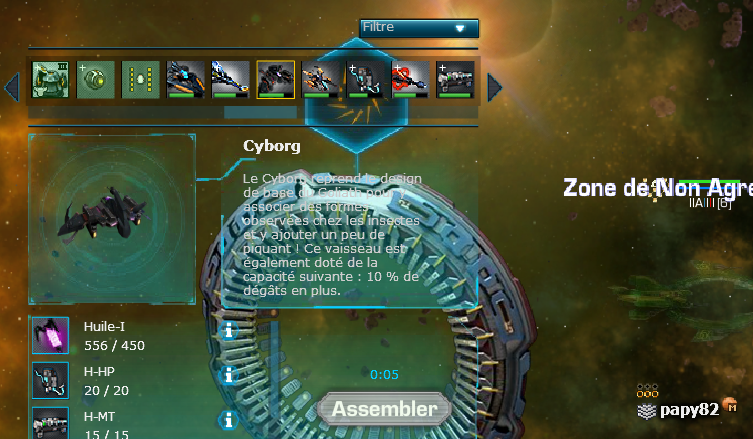
Task: Show more recipes with the right arrow
Action: 494,87
